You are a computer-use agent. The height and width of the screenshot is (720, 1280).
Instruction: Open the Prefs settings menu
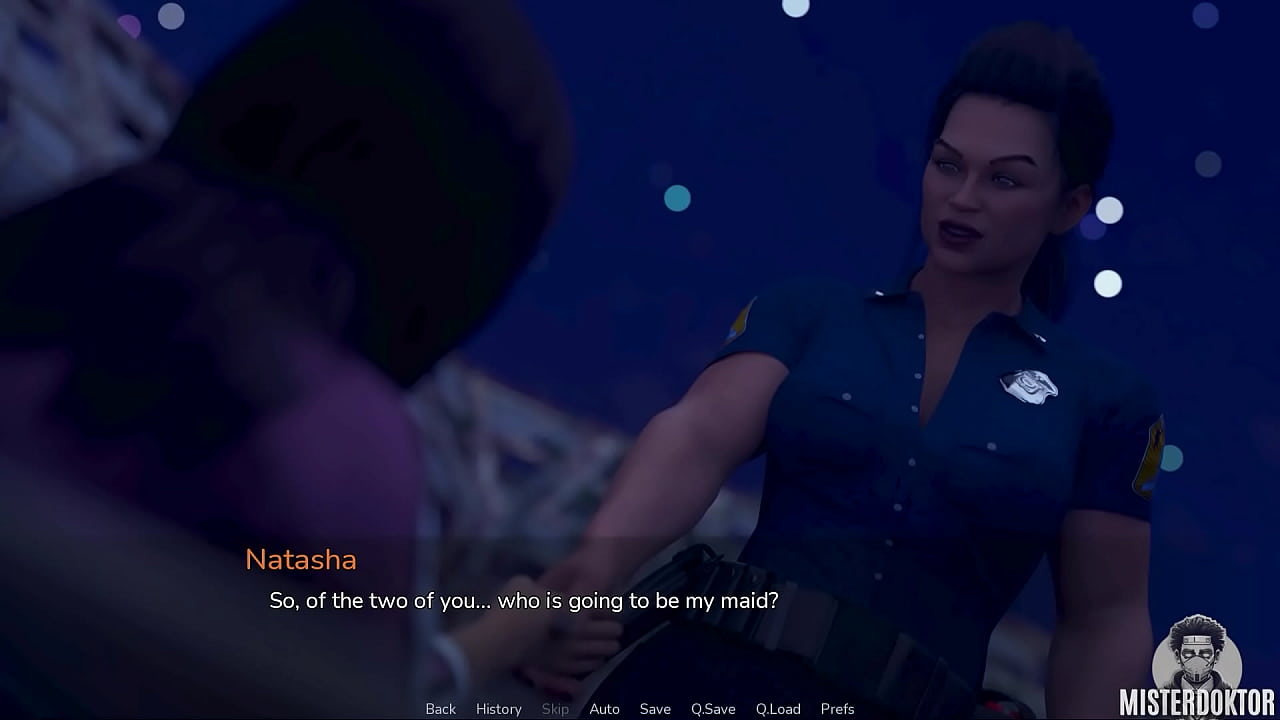pyautogui.click(x=837, y=709)
